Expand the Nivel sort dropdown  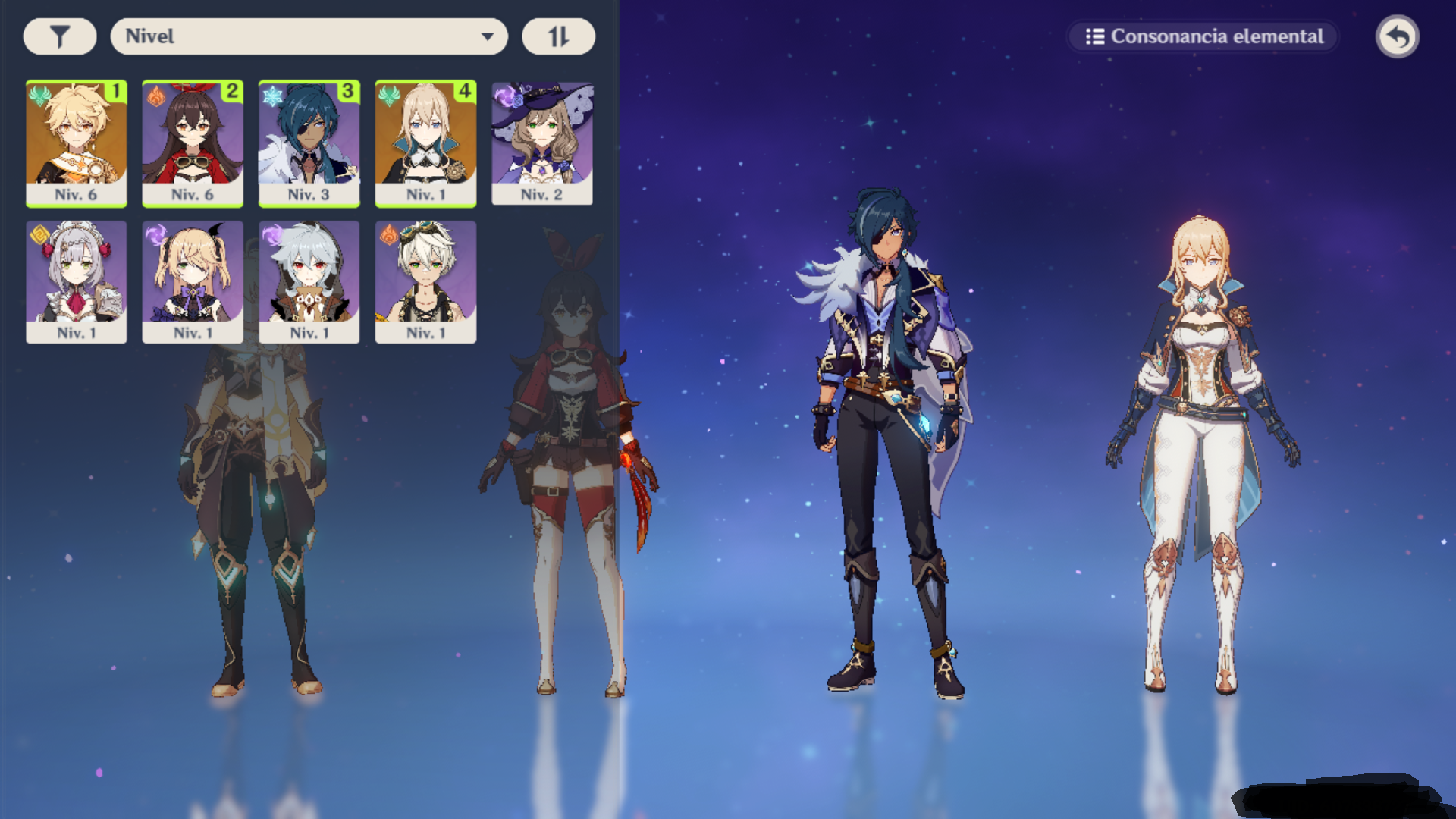309,36
